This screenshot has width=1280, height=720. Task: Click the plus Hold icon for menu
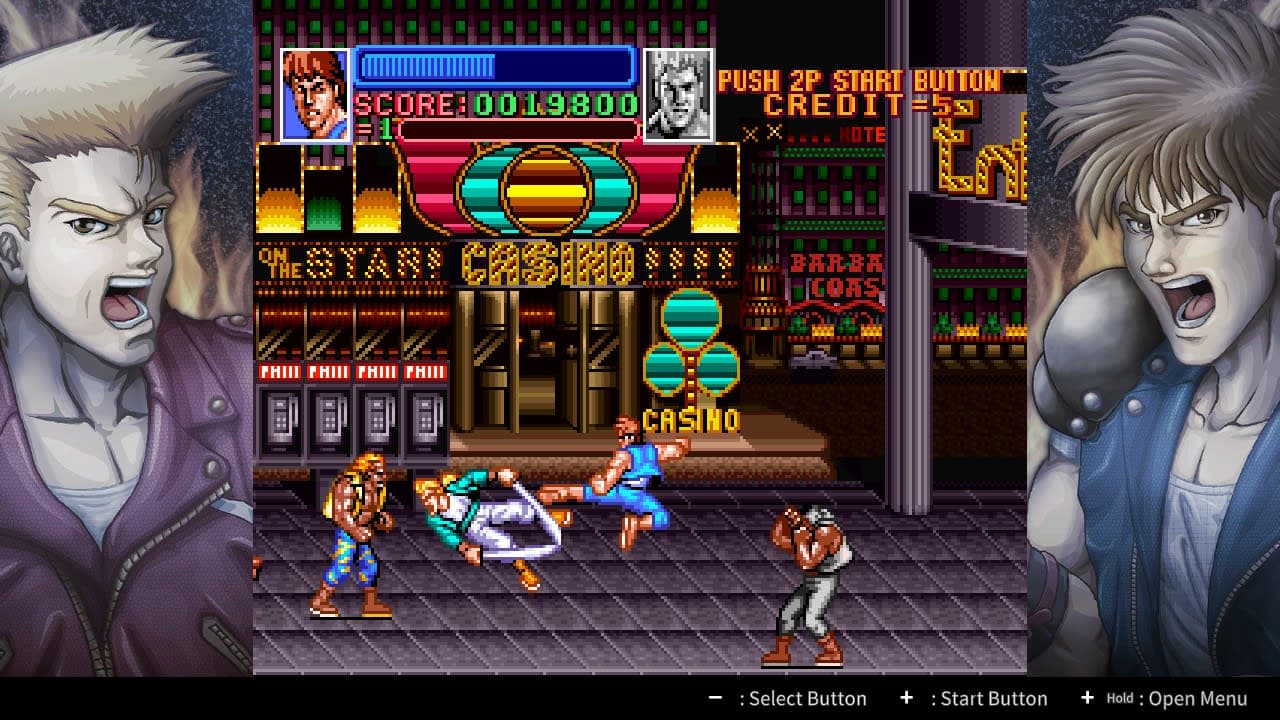1086,698
